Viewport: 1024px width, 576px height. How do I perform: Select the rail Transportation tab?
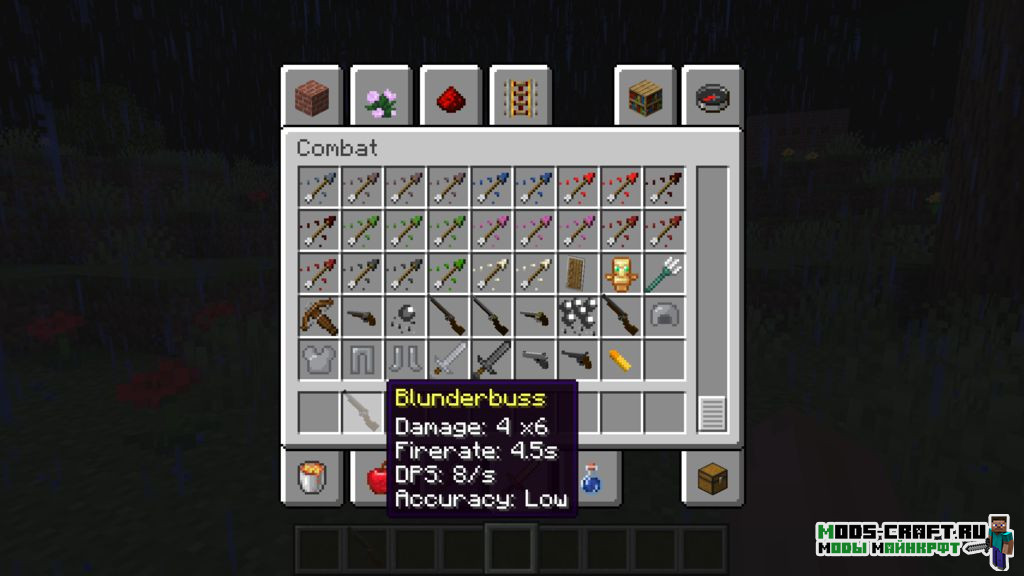tap(519, 98)
